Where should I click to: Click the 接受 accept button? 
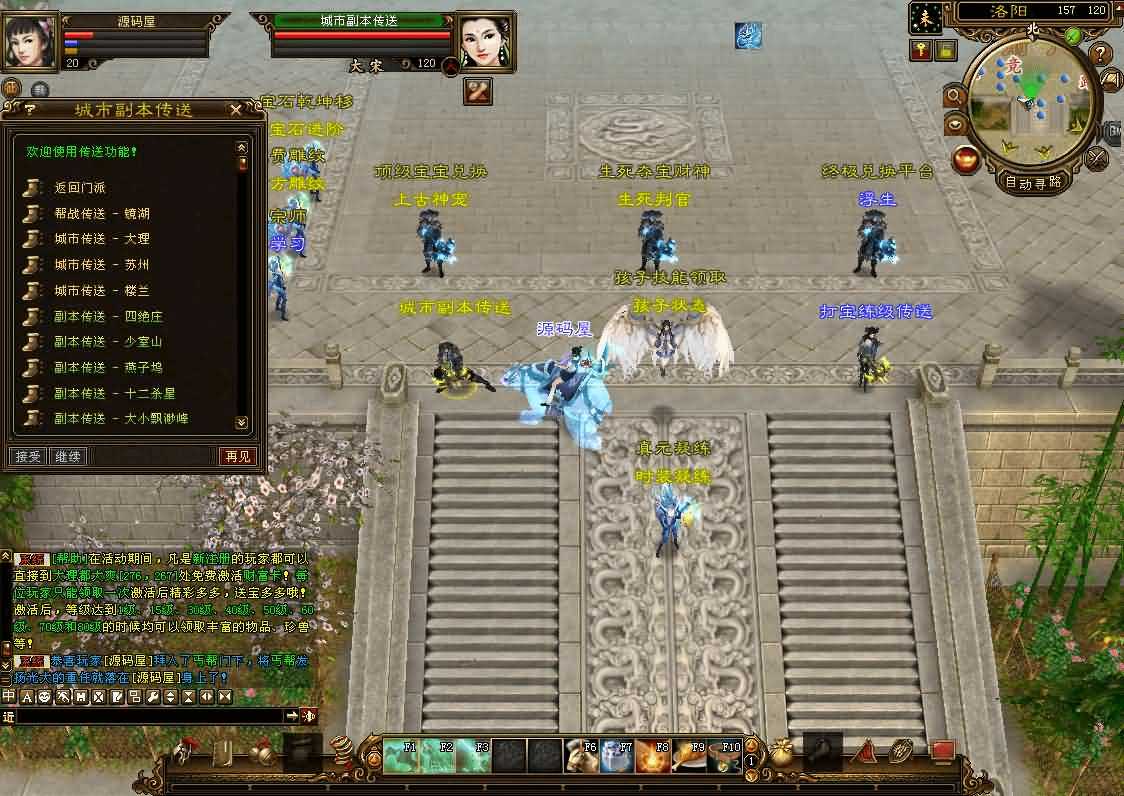click(x=28, y=457)
